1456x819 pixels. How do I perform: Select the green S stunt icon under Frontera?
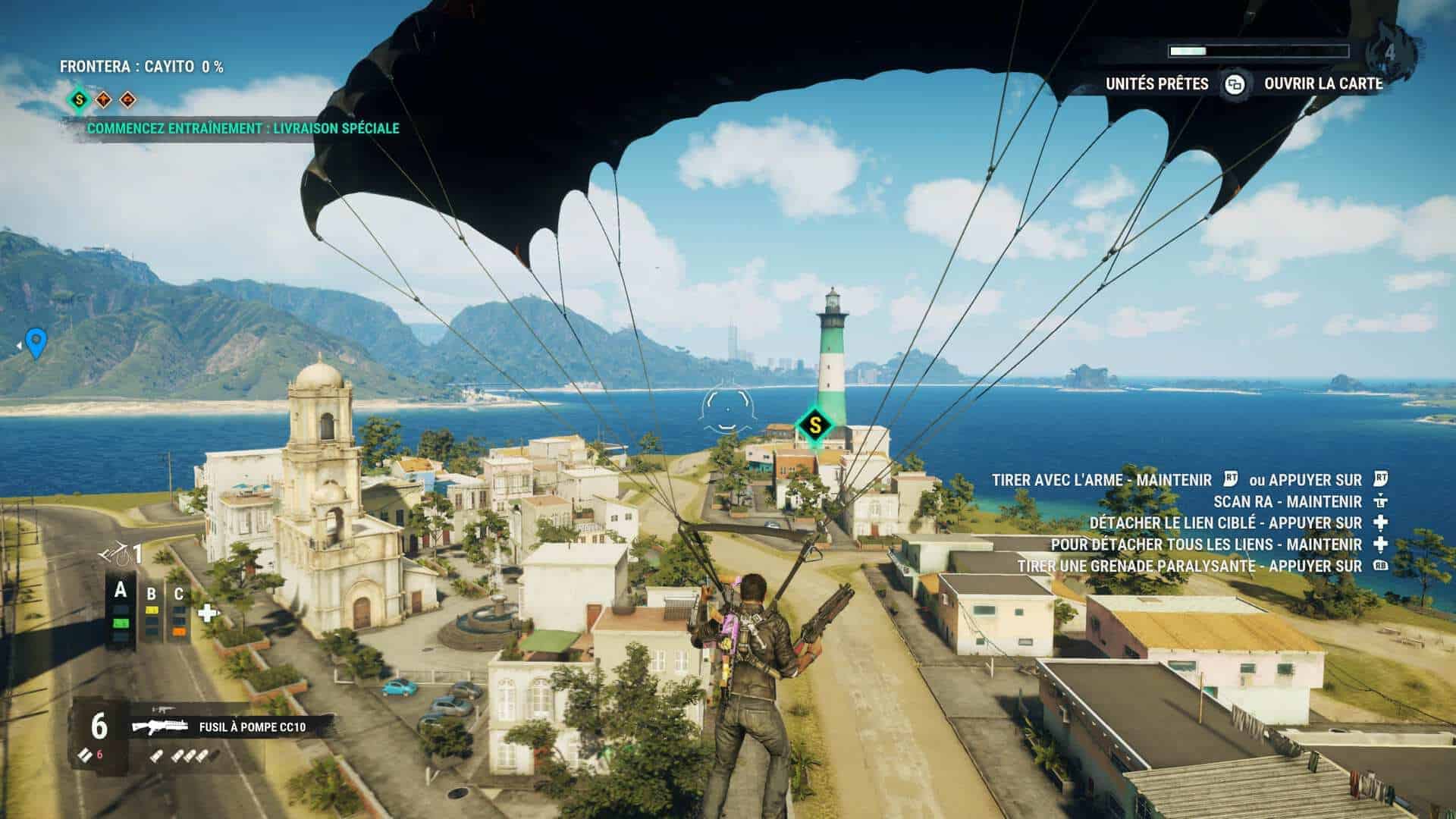[x=78, y=99]
